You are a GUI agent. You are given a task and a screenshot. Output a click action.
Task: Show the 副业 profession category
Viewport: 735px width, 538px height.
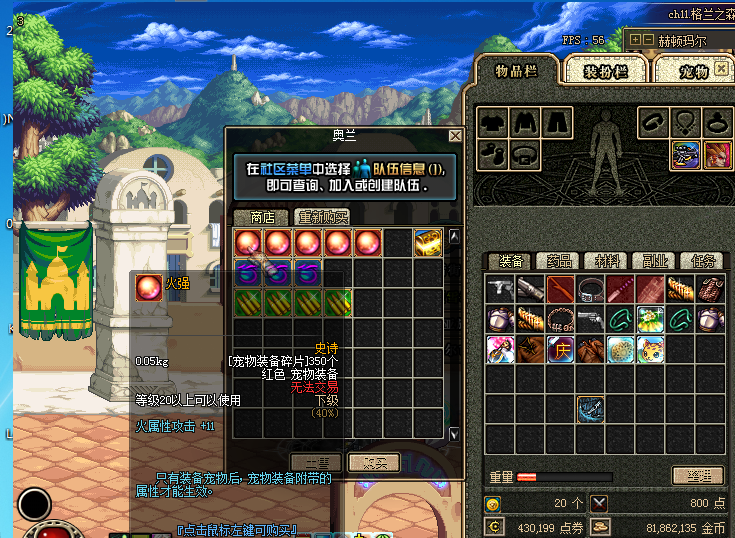tap(655, 261)
